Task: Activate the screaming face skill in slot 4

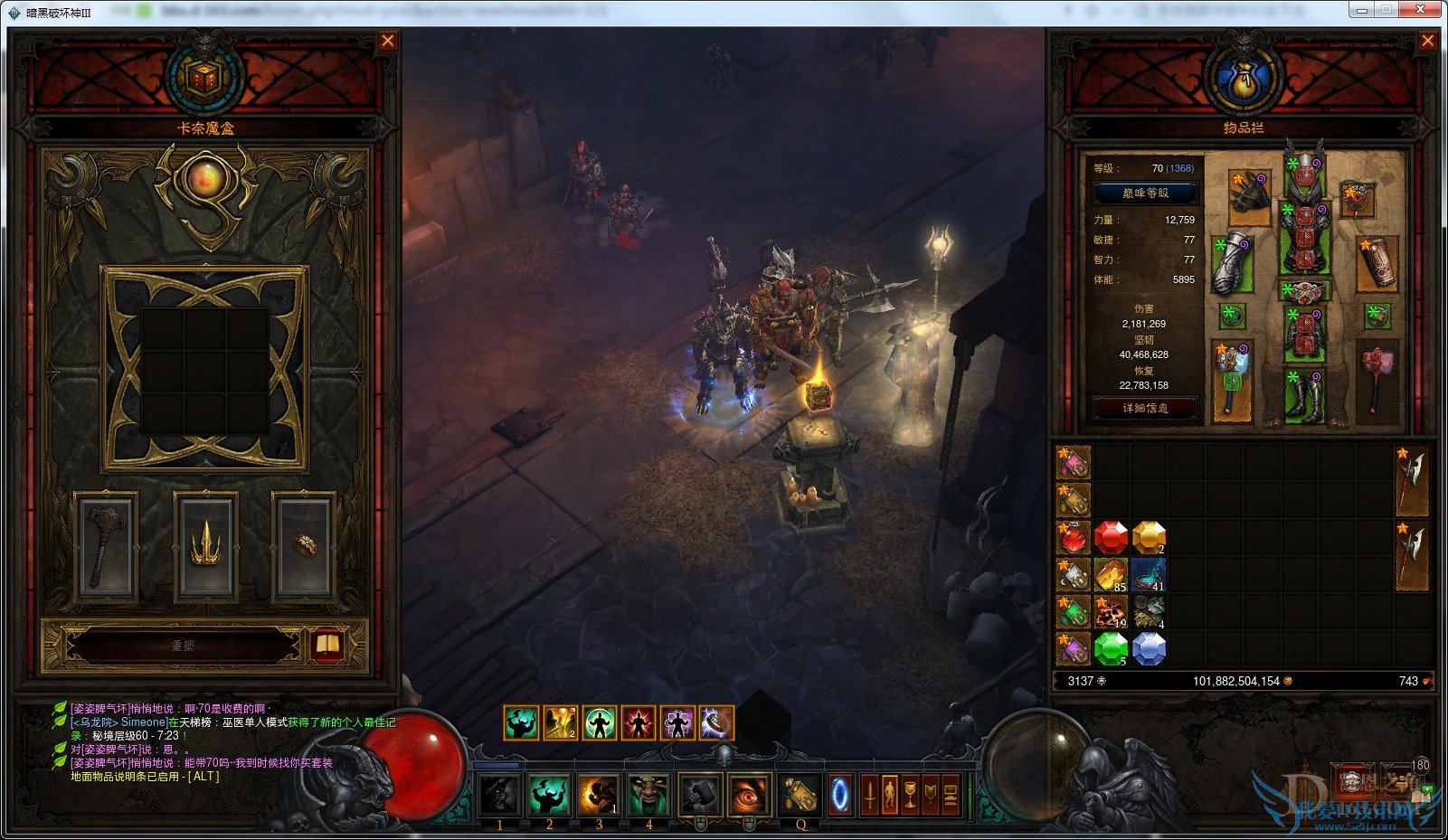Action: tap(648, 795)
